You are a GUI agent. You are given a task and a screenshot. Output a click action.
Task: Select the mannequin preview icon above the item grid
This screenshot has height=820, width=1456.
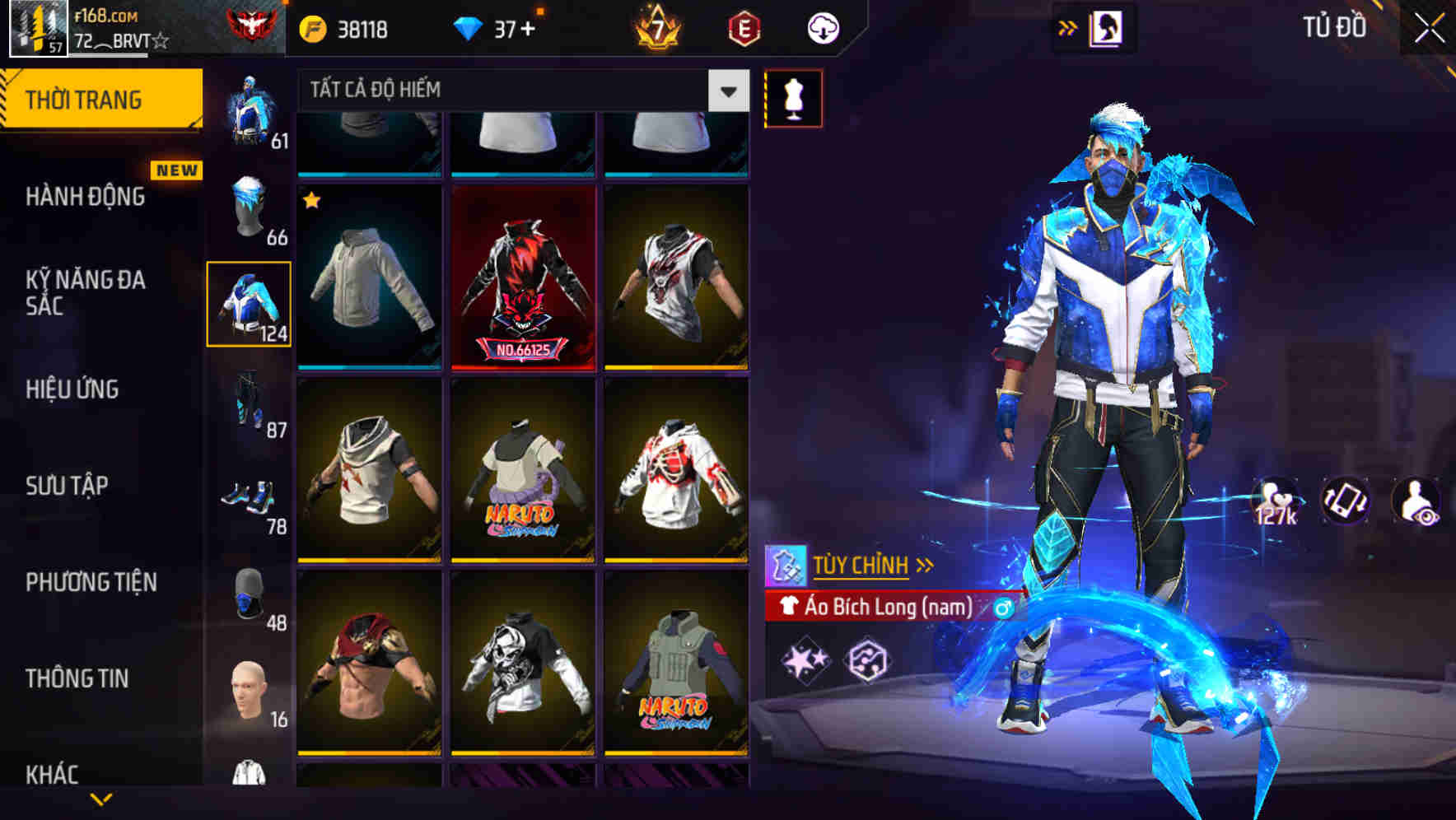(x=793, y=97)
